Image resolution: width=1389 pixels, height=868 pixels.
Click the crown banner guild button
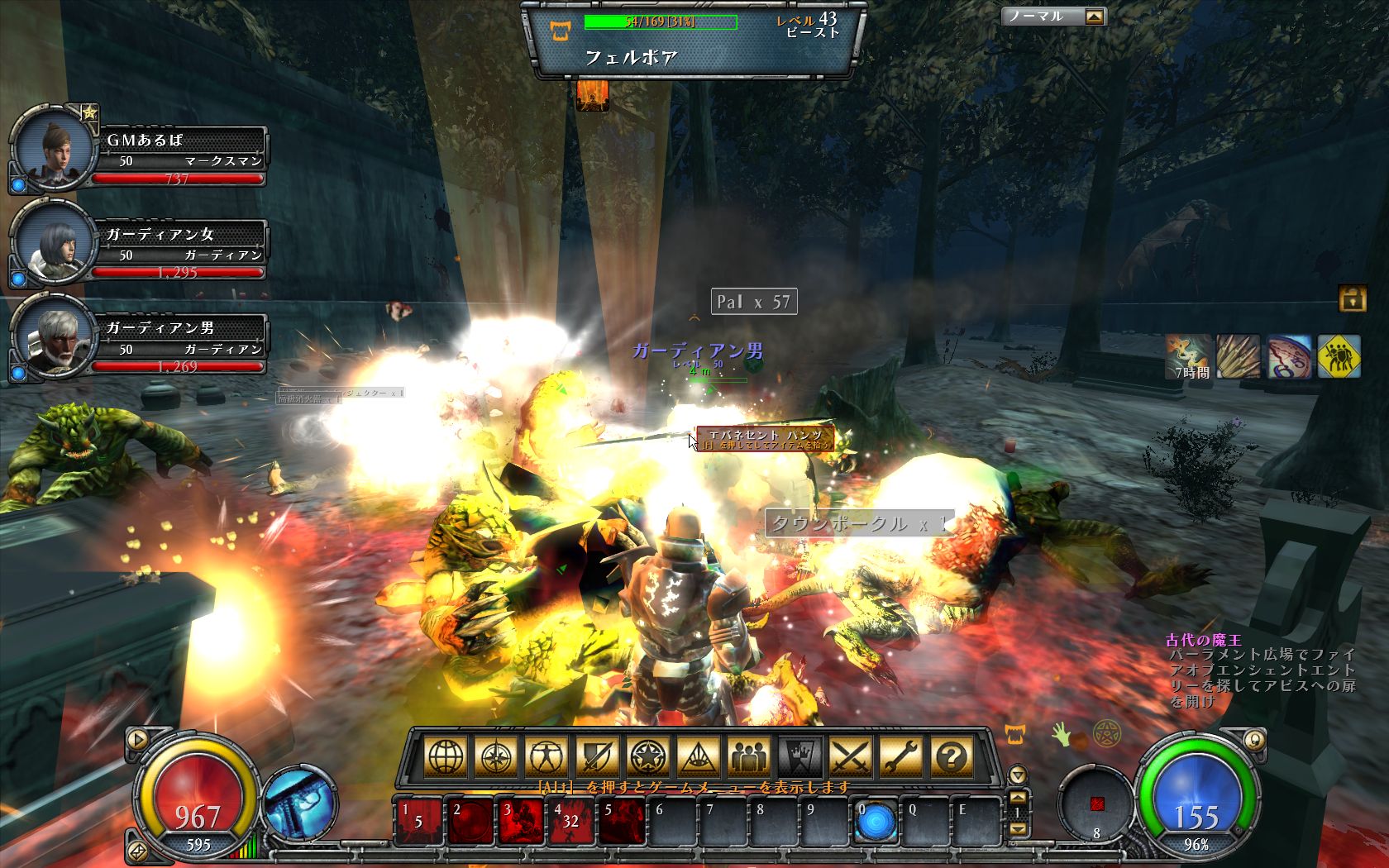[800, 756]
